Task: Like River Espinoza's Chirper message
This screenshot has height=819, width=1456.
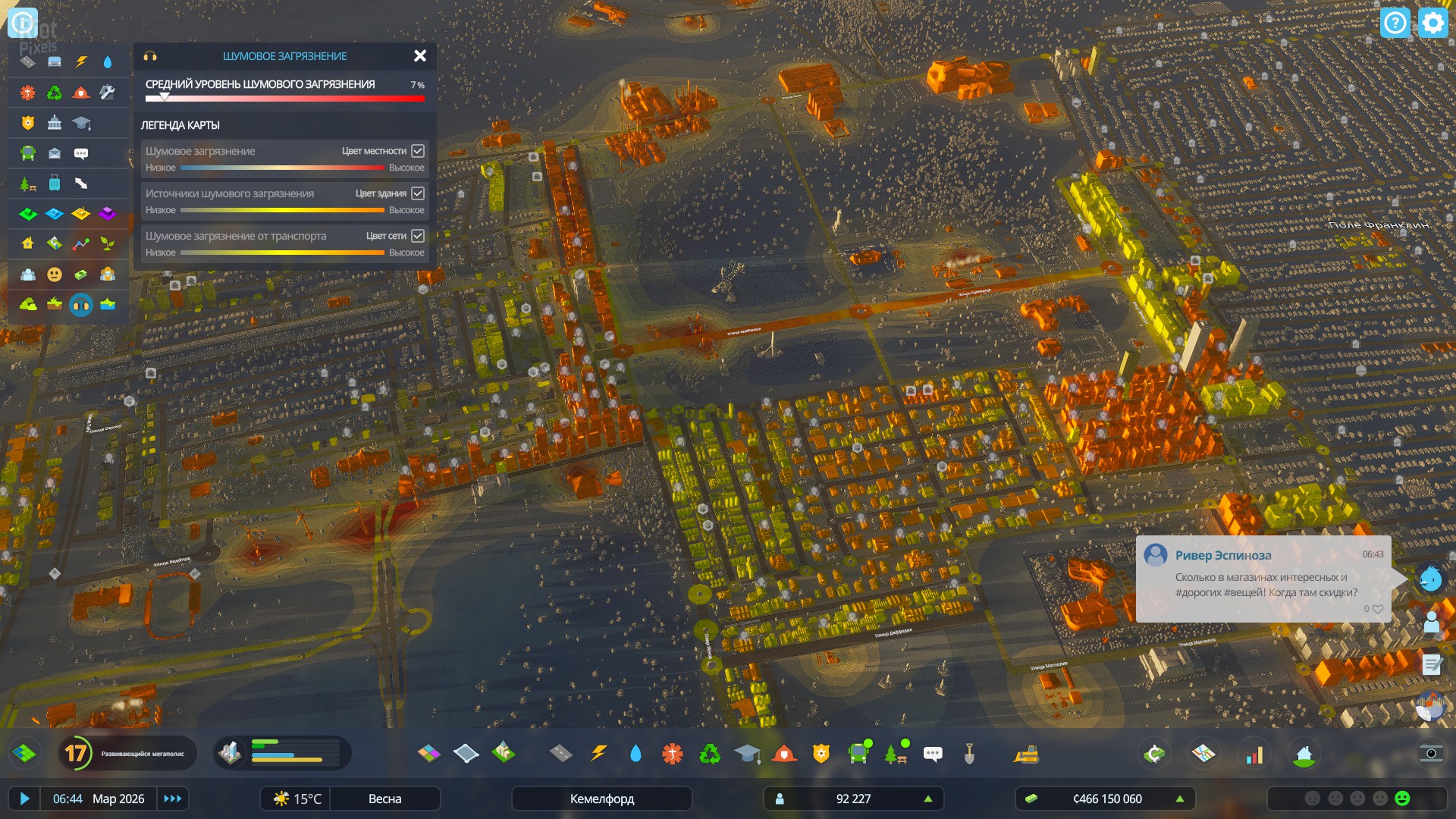Action: [1377, 609]
